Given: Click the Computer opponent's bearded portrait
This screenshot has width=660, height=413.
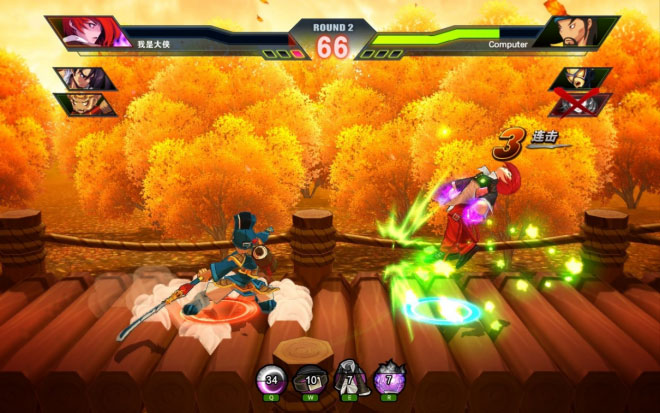Looking at the screenshot, I should pyautogui.click(x=574, y=31).
